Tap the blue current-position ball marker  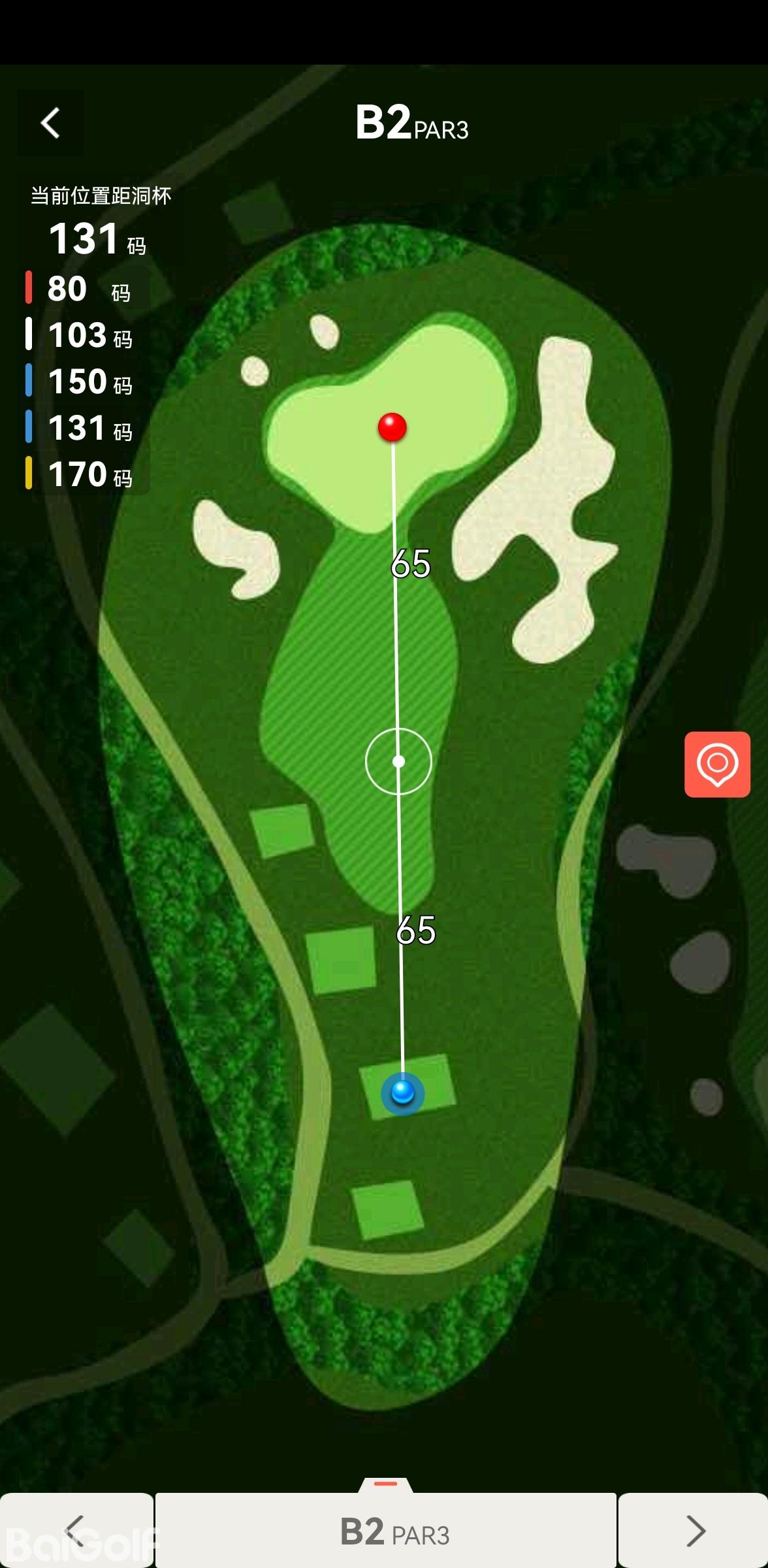click(x=402, y=1092)
